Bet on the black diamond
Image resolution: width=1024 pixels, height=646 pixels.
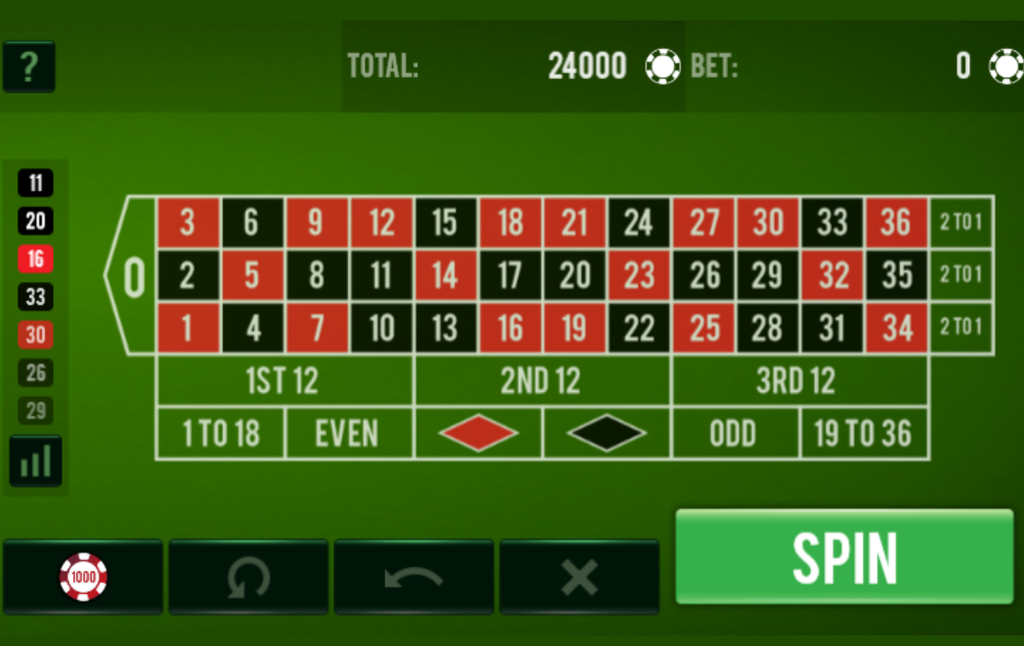[606, 434]
